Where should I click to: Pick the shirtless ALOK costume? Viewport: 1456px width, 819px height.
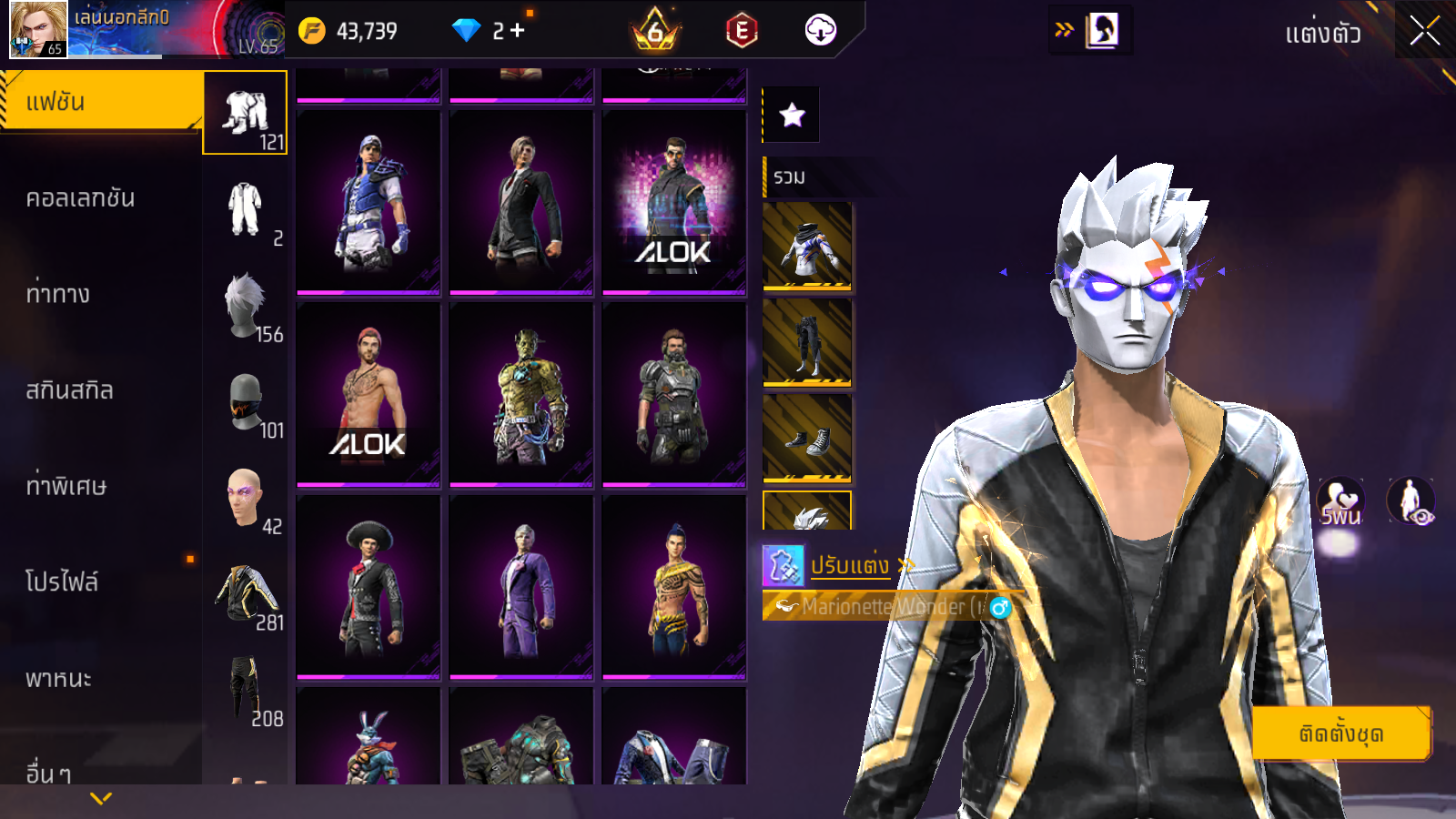pos(369,394)
